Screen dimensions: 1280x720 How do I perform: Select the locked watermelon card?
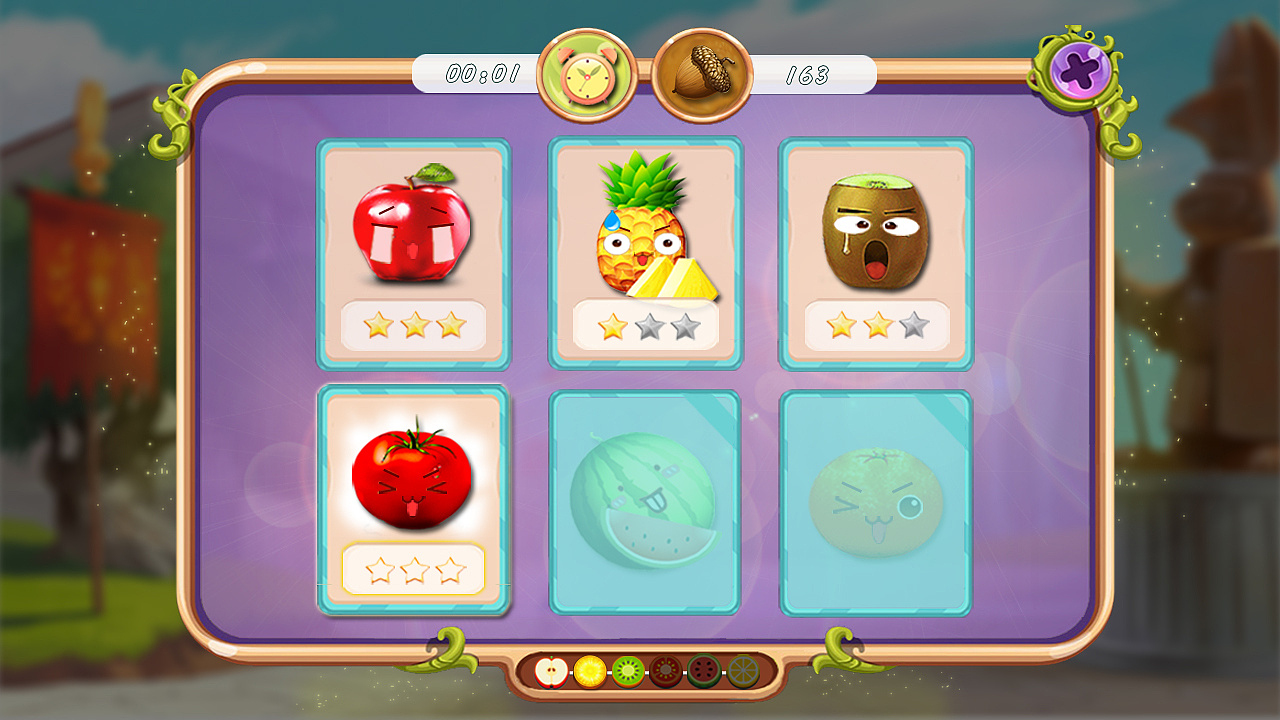click(x=645, y=502)
